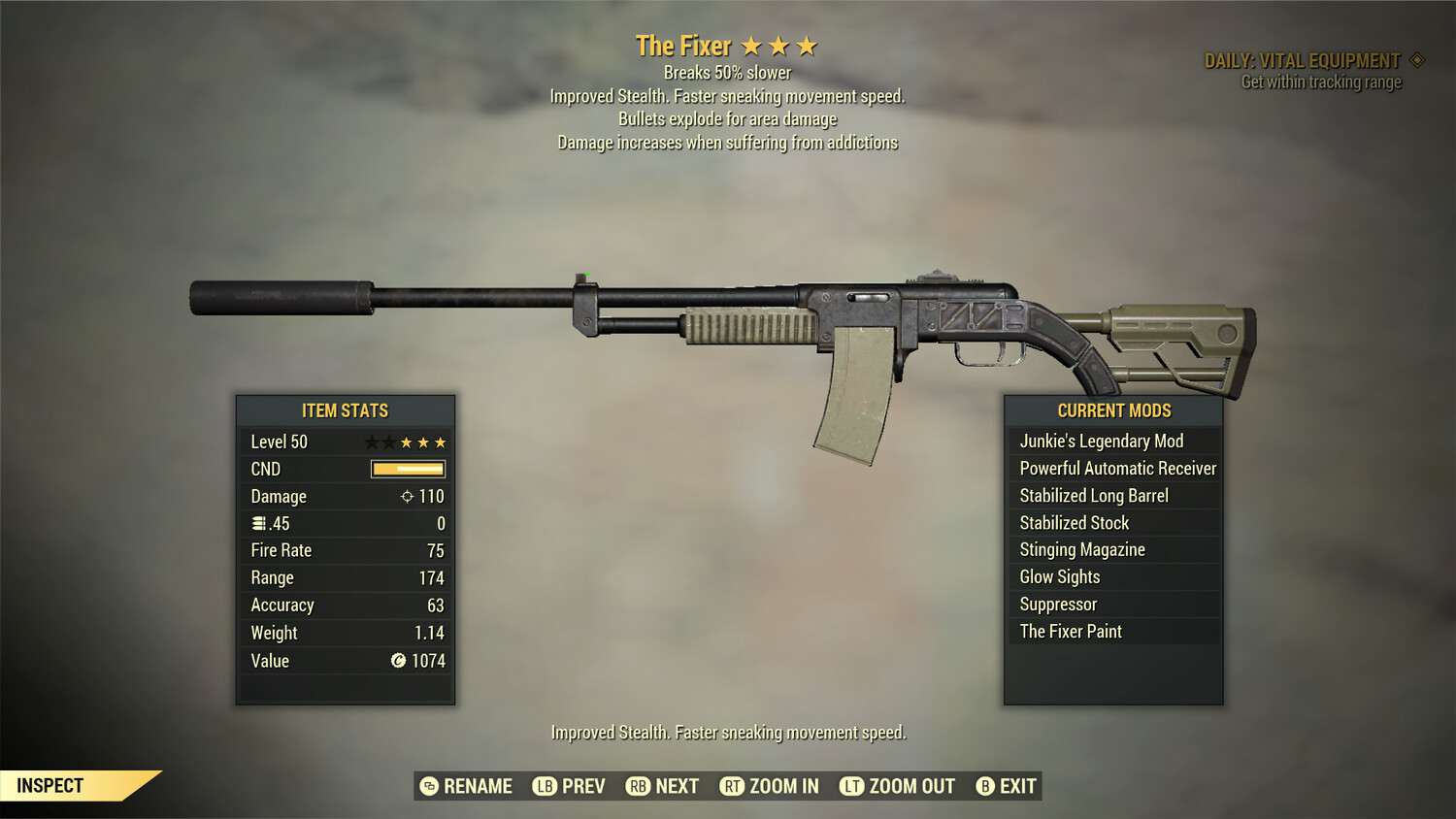Select the third gold star near The Fixer title
Viewport: 1456px width, 819px height.
pos(806,45)
